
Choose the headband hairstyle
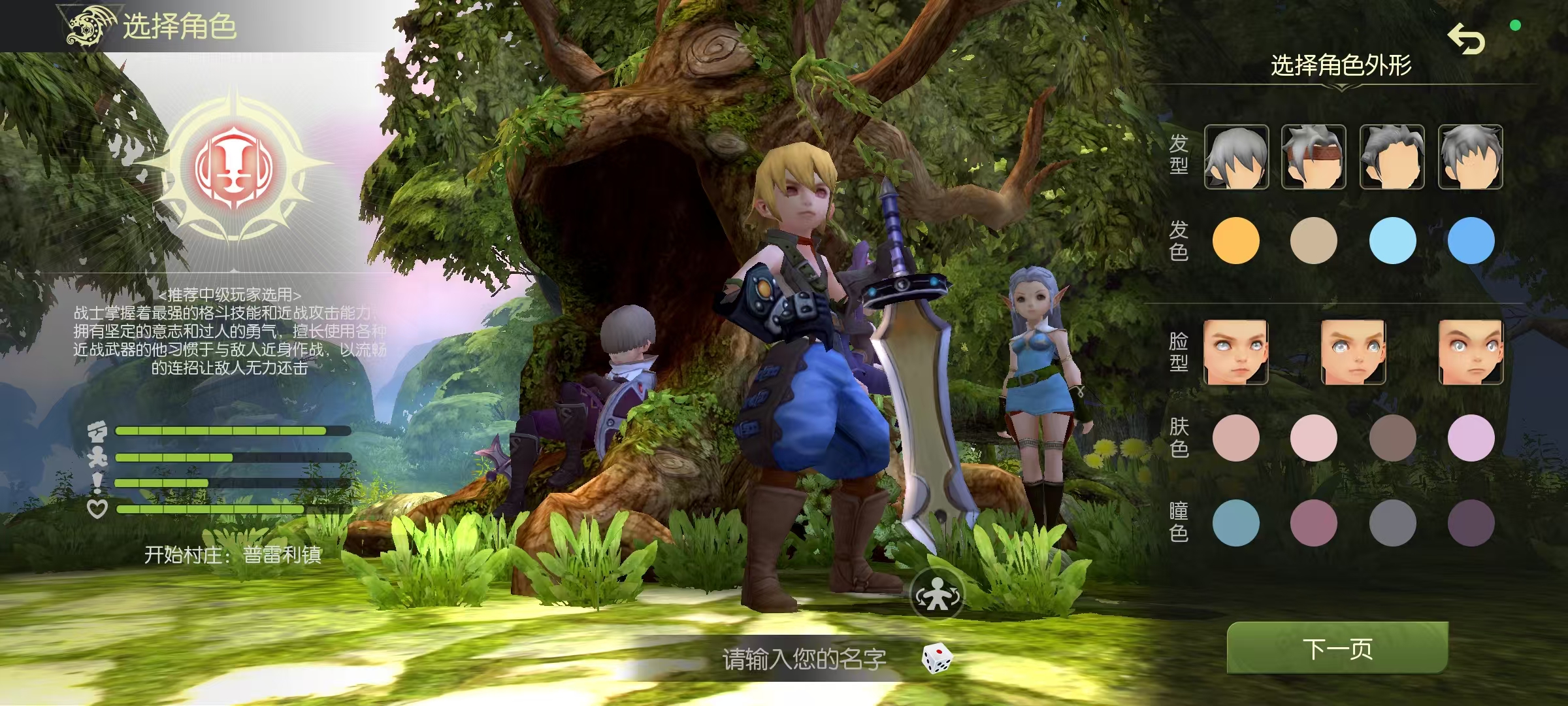(1313, 157)
